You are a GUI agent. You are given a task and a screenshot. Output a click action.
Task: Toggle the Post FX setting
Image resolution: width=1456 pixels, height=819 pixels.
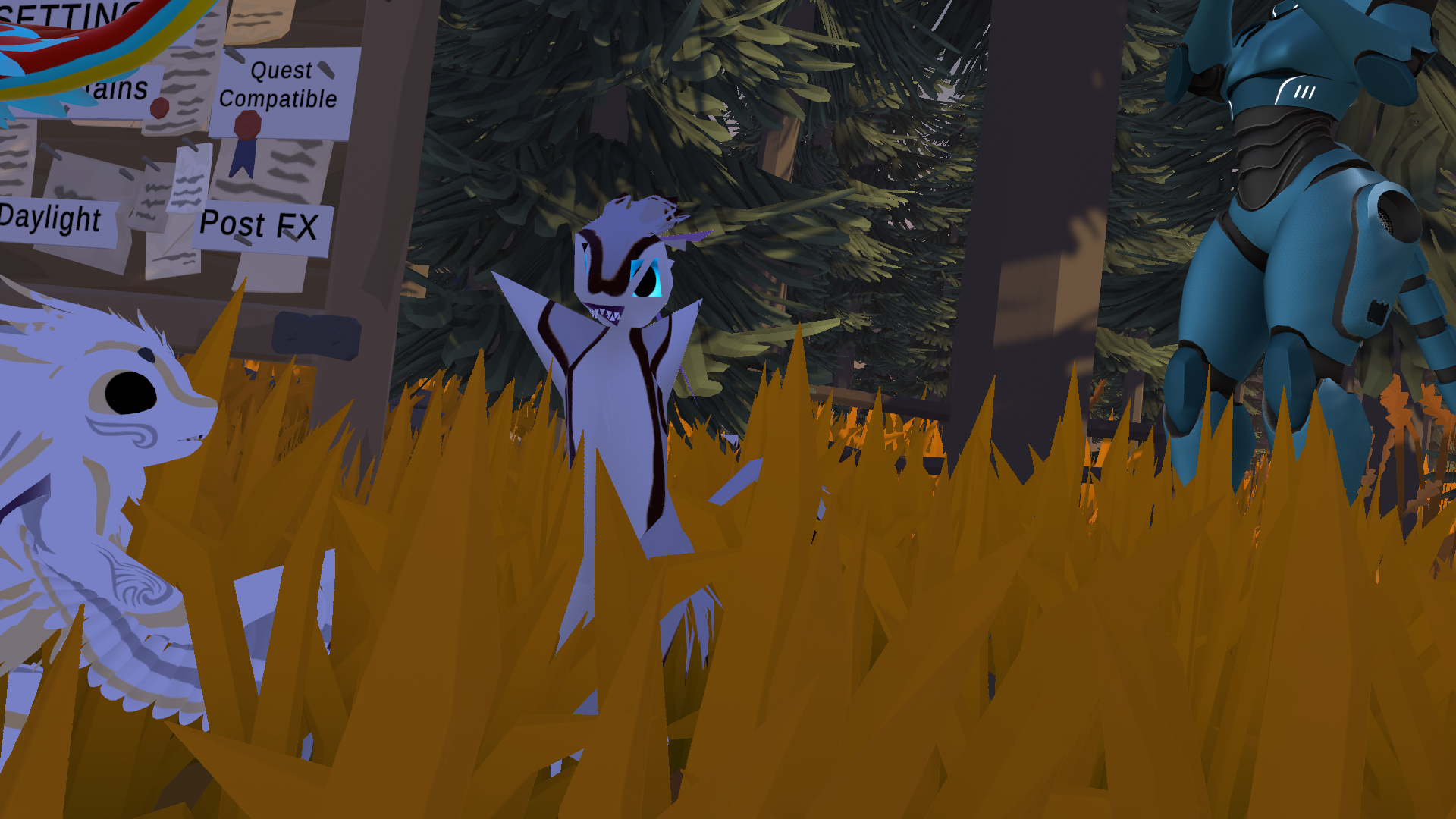259,225
